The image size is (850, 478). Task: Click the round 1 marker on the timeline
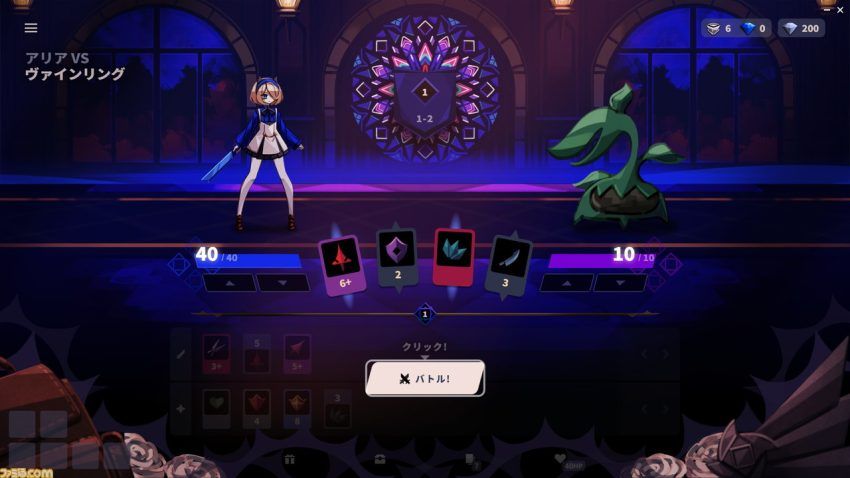click(425, 314)
